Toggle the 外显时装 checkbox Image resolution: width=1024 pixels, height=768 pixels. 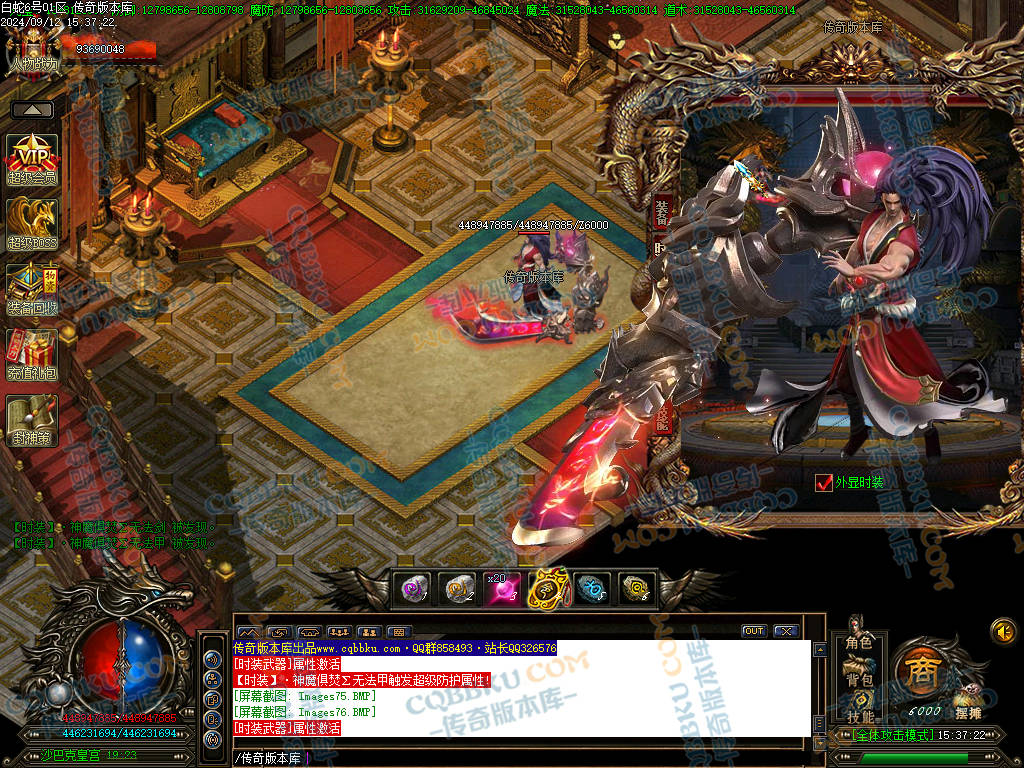(x=824, y=482)
